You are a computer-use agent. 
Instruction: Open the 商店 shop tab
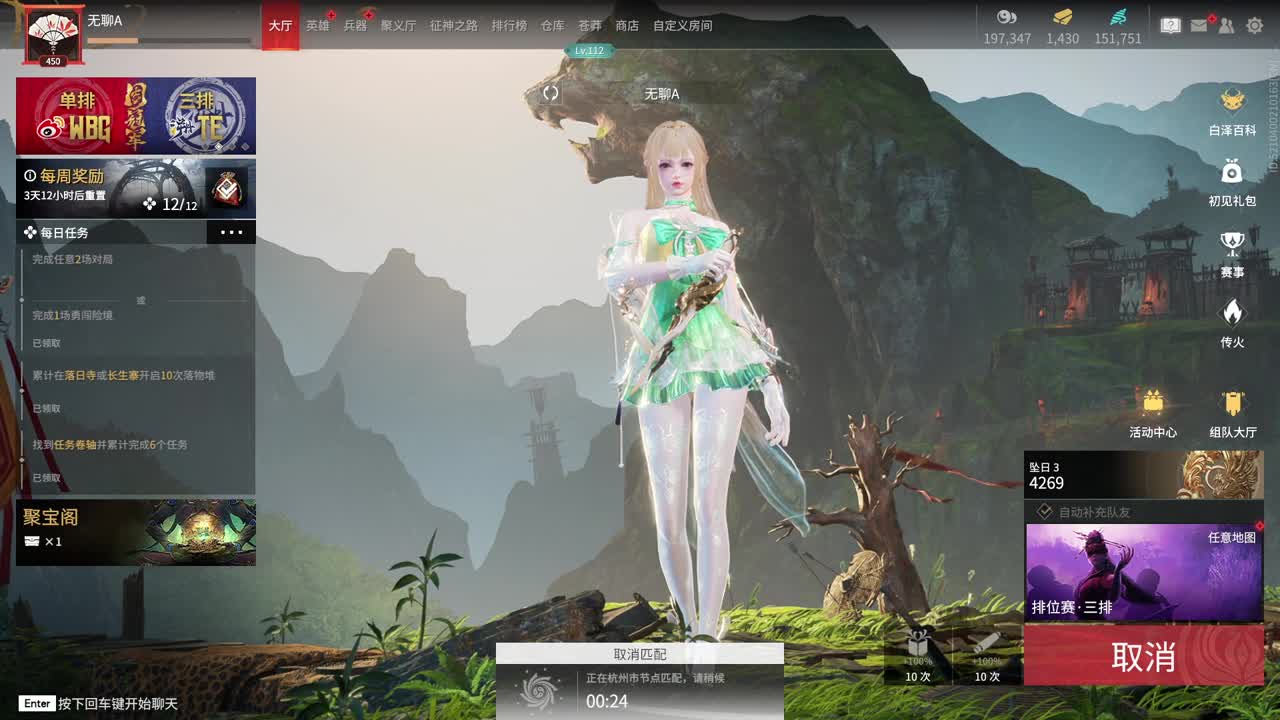[x=626, y=26]
